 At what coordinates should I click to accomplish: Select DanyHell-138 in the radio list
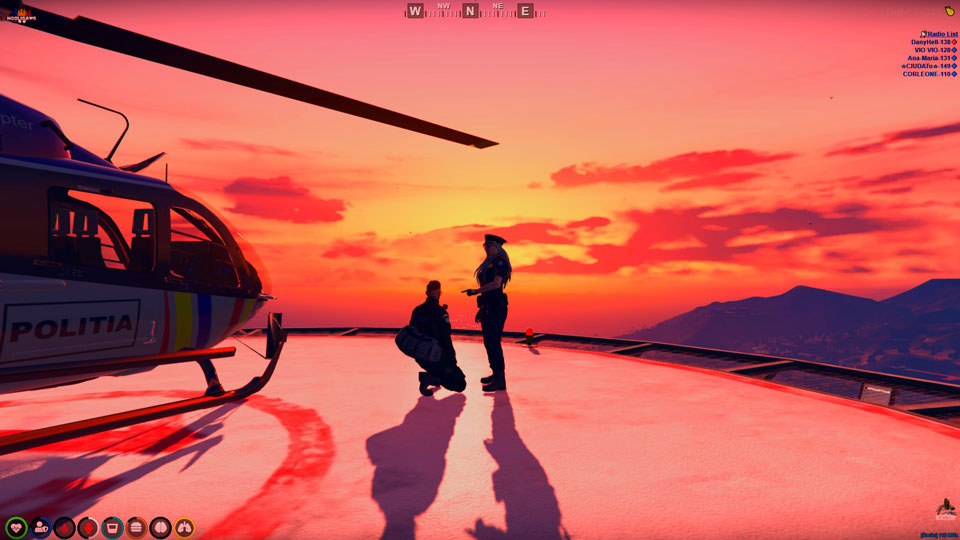[x=932, y=42]
